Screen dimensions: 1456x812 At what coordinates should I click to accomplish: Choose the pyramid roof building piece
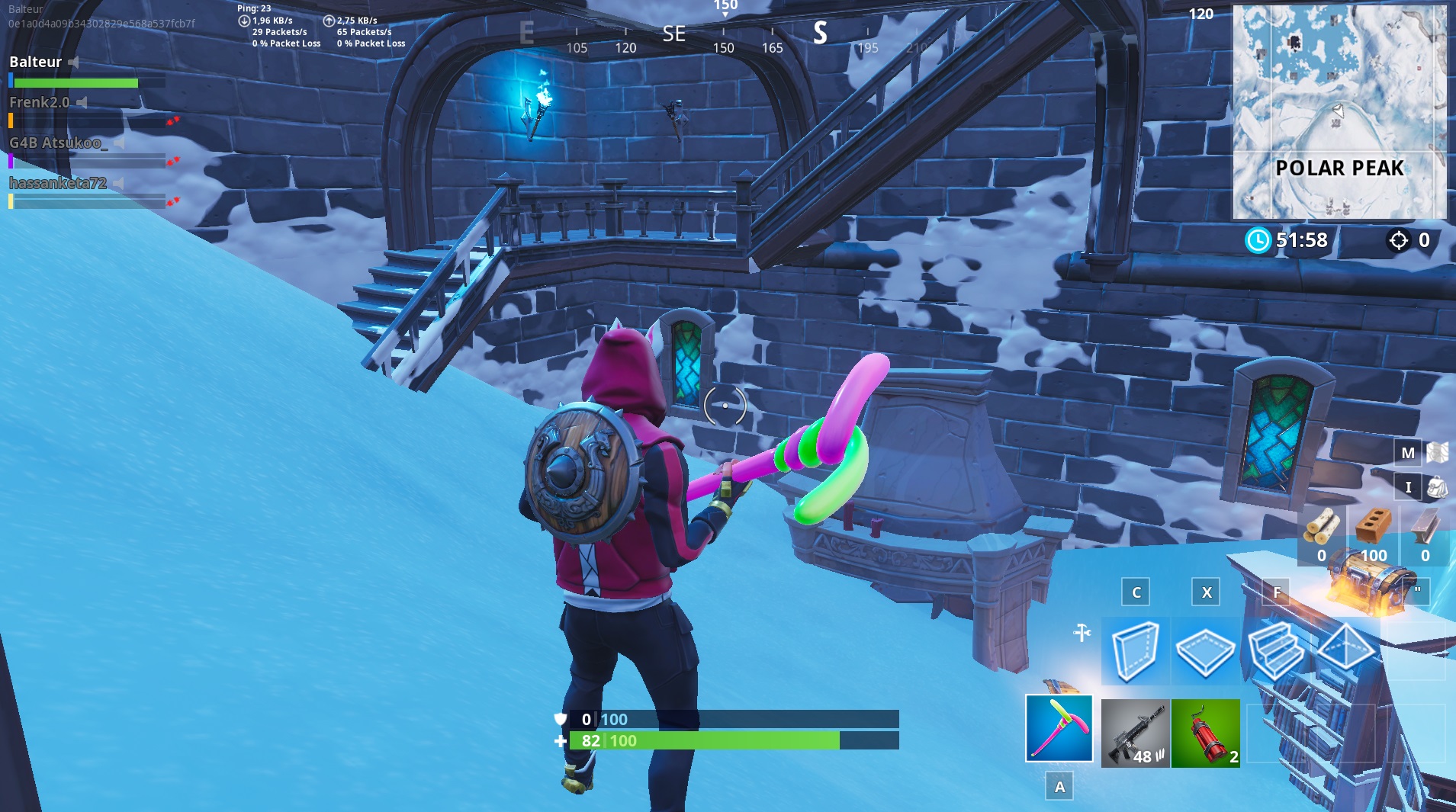[x=1345, y=650]
